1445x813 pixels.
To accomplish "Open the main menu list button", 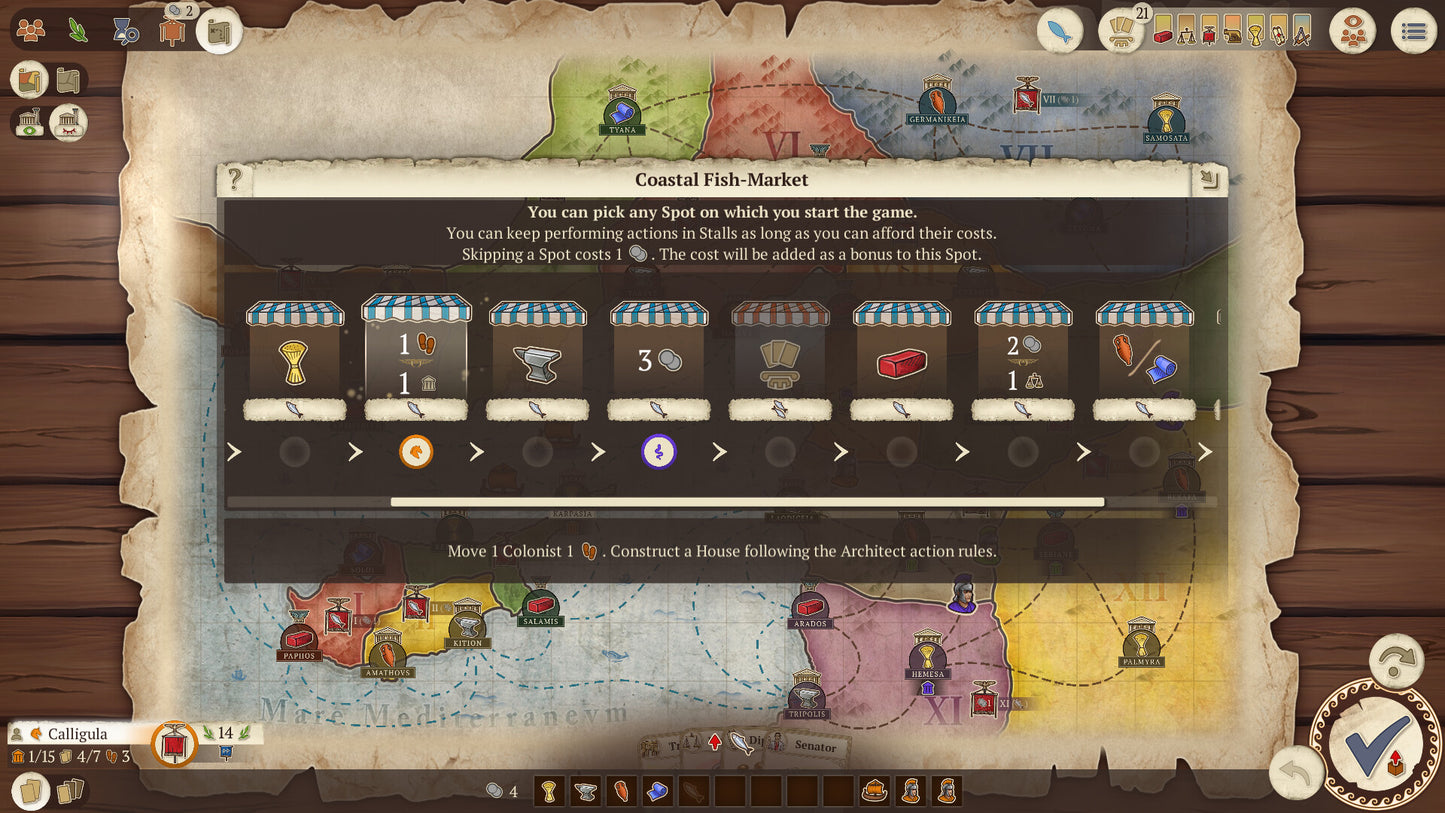I will pos(1413,32).
